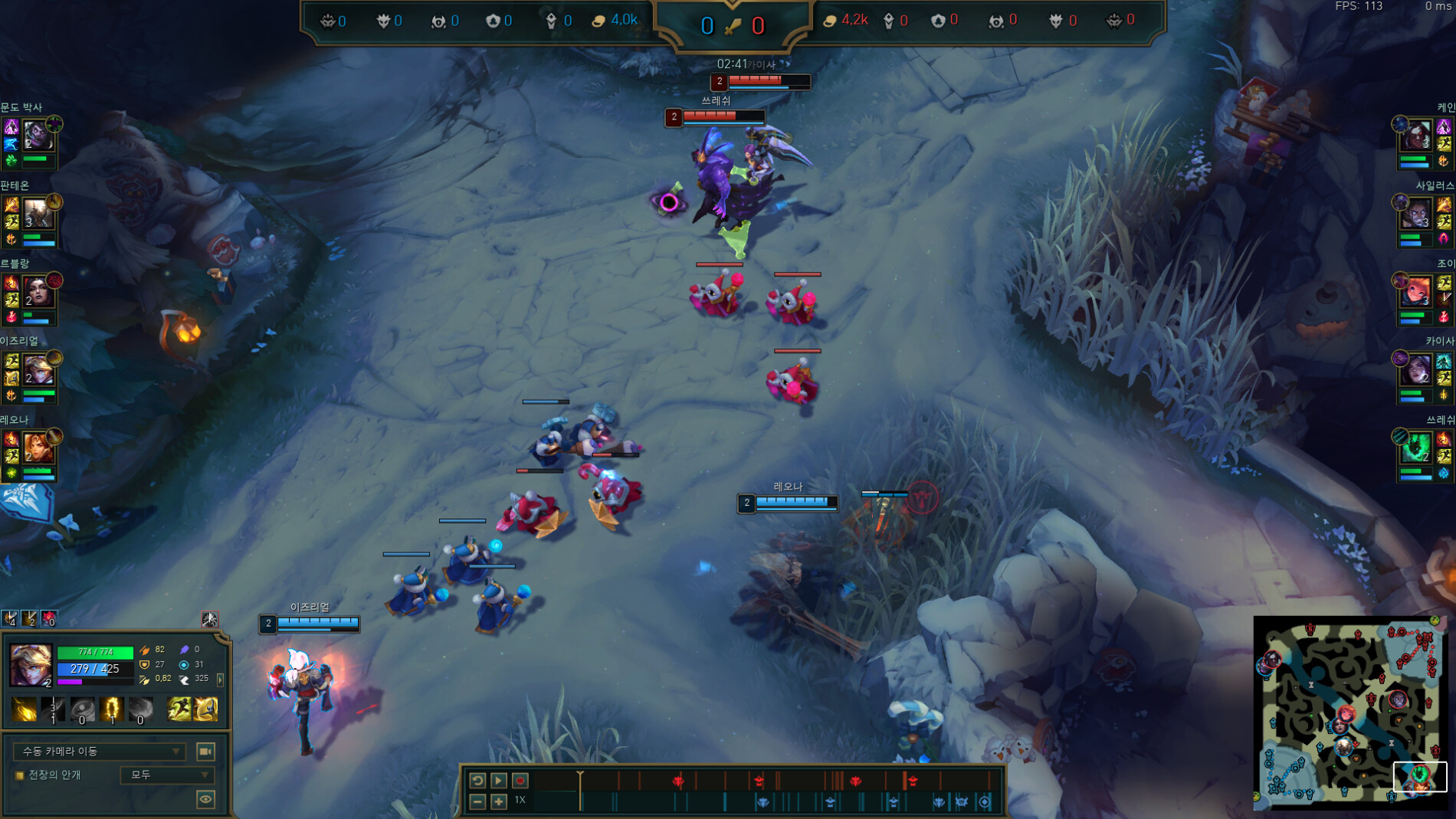1456x819 pixels.
Task: Click the minimap
Action: pos(1349,713)
